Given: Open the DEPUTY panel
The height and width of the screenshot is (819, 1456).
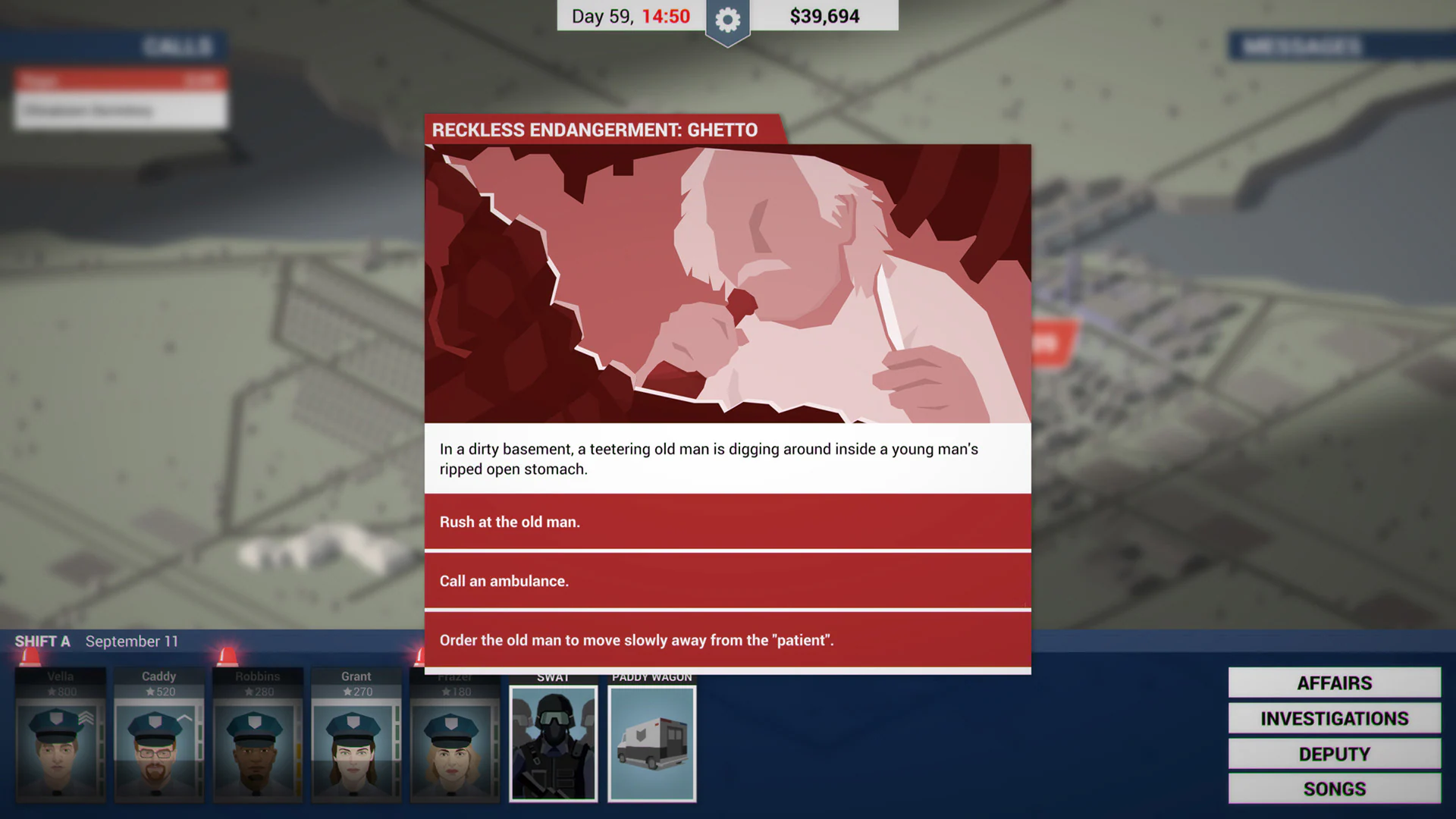Looking at the screenshot, I should 1333,754.
